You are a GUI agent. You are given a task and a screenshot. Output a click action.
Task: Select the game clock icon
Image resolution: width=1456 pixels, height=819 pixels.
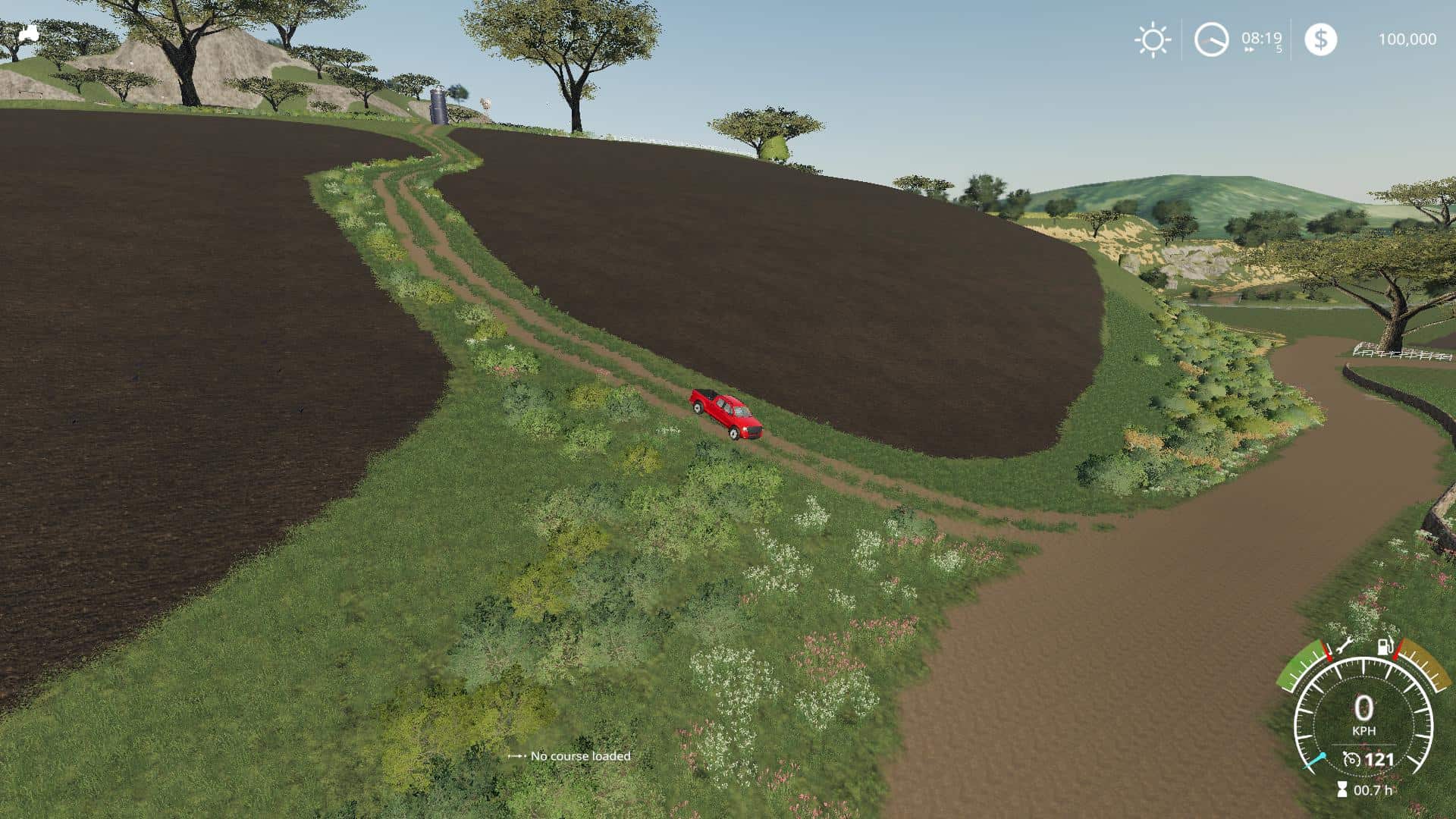click(1211, 39)
